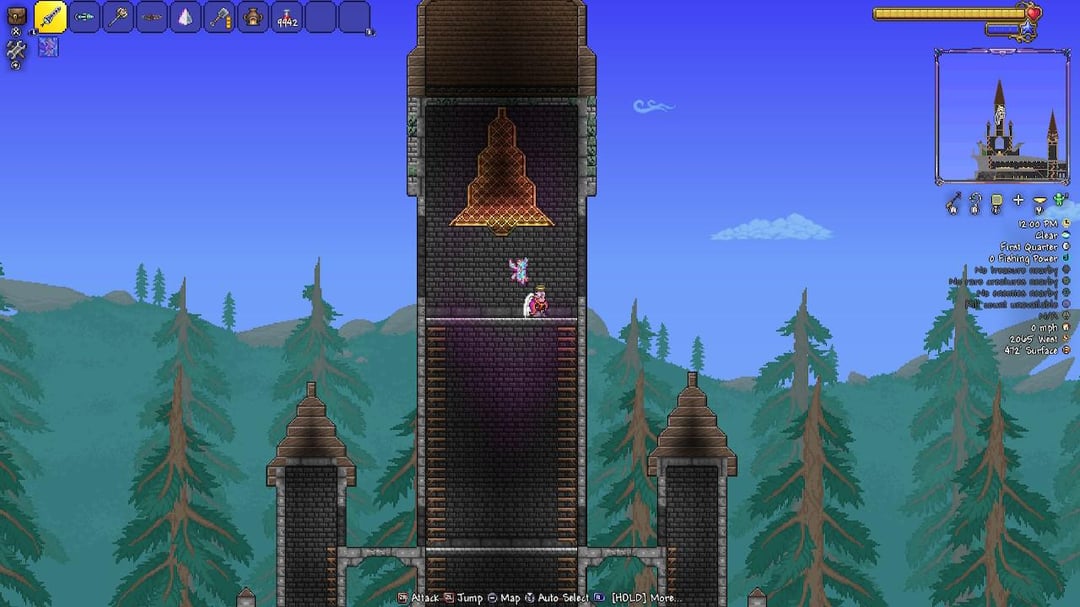The image size is (1080, 607).
Task: Toggle the mph speed info icon
Action: [1066, 327]
